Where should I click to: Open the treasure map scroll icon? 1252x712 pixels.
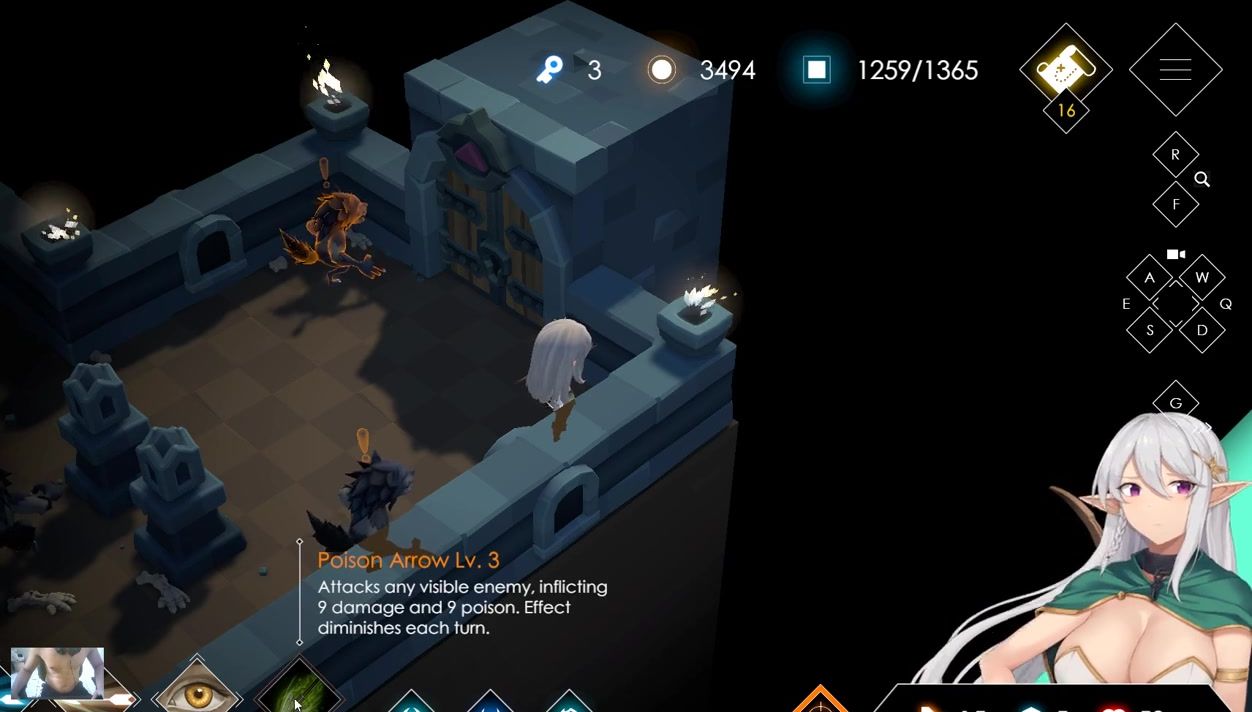pyautogui.click(x=1066, y=70)
